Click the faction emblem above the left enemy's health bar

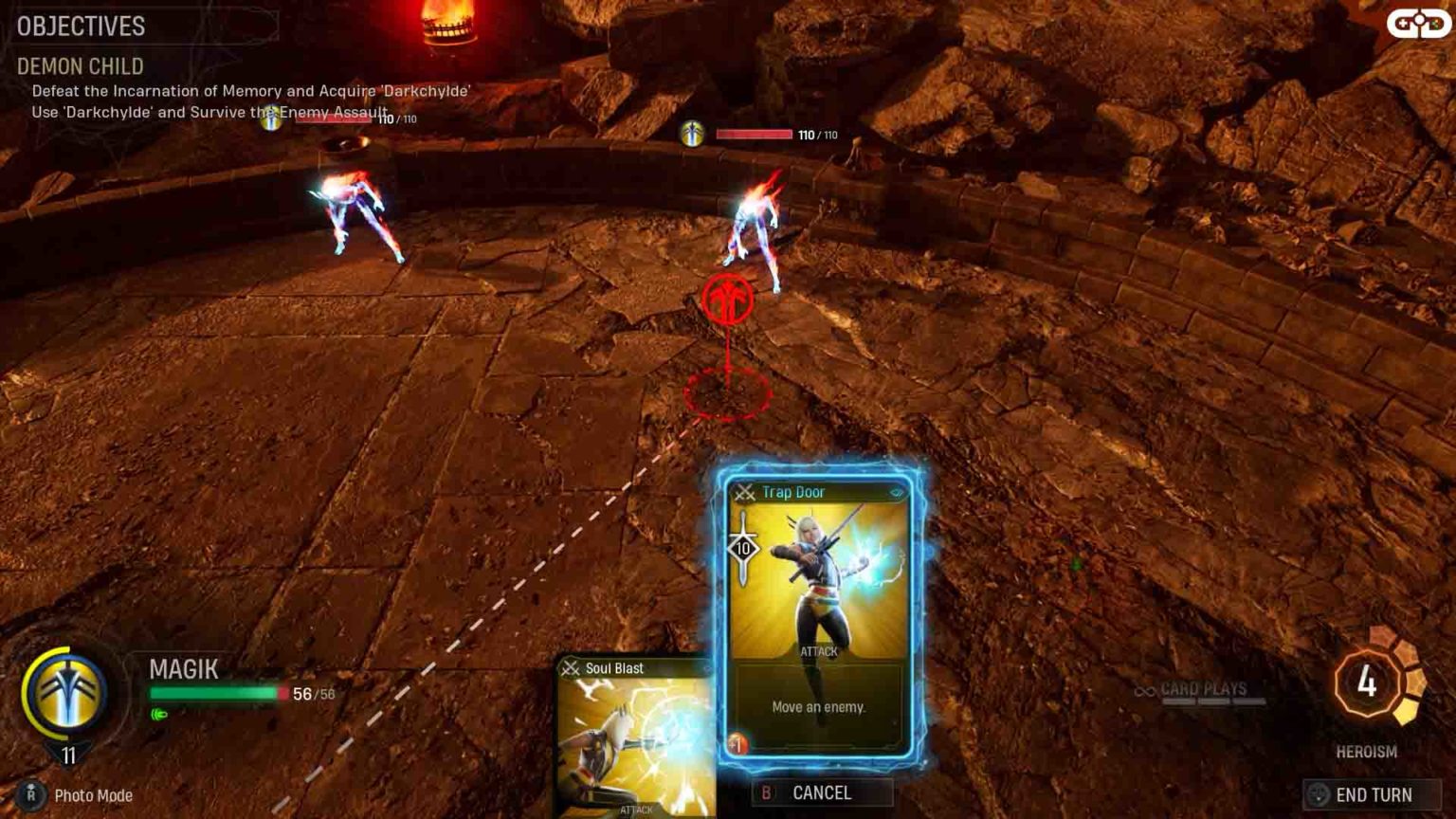pos(273,120)
